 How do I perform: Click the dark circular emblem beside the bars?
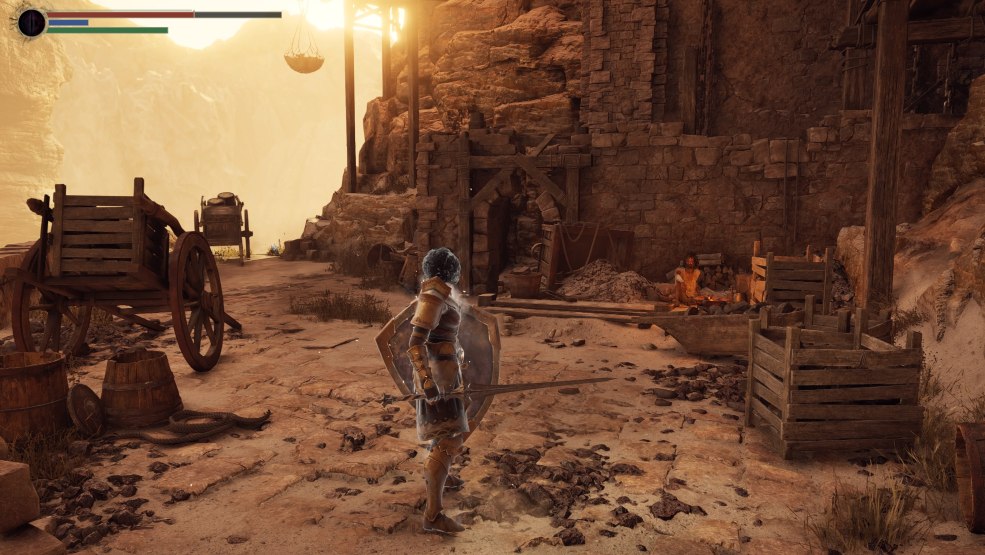(x=31, y=22)
